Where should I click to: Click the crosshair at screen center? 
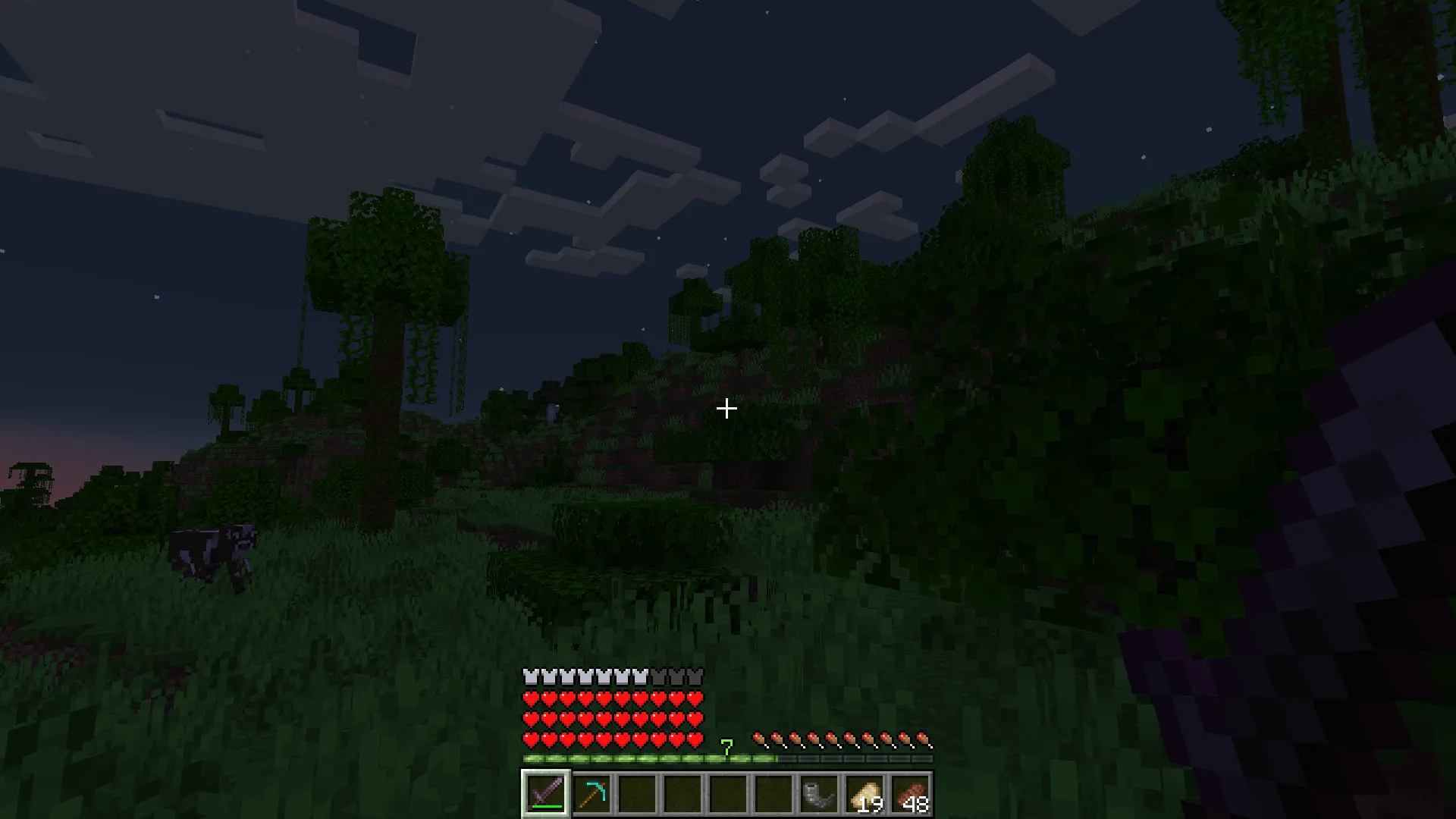(726, 409)
